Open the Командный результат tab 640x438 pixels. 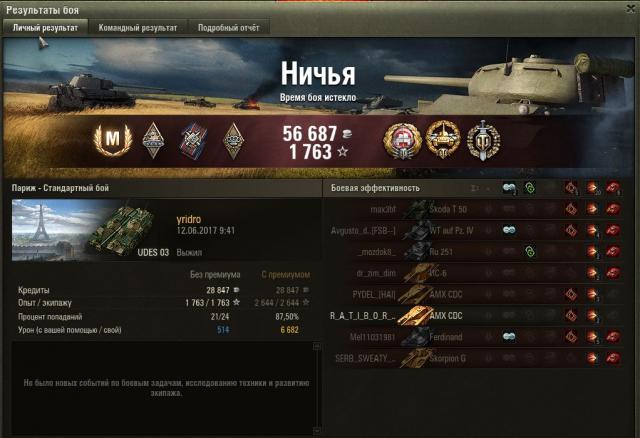point(138,28)
